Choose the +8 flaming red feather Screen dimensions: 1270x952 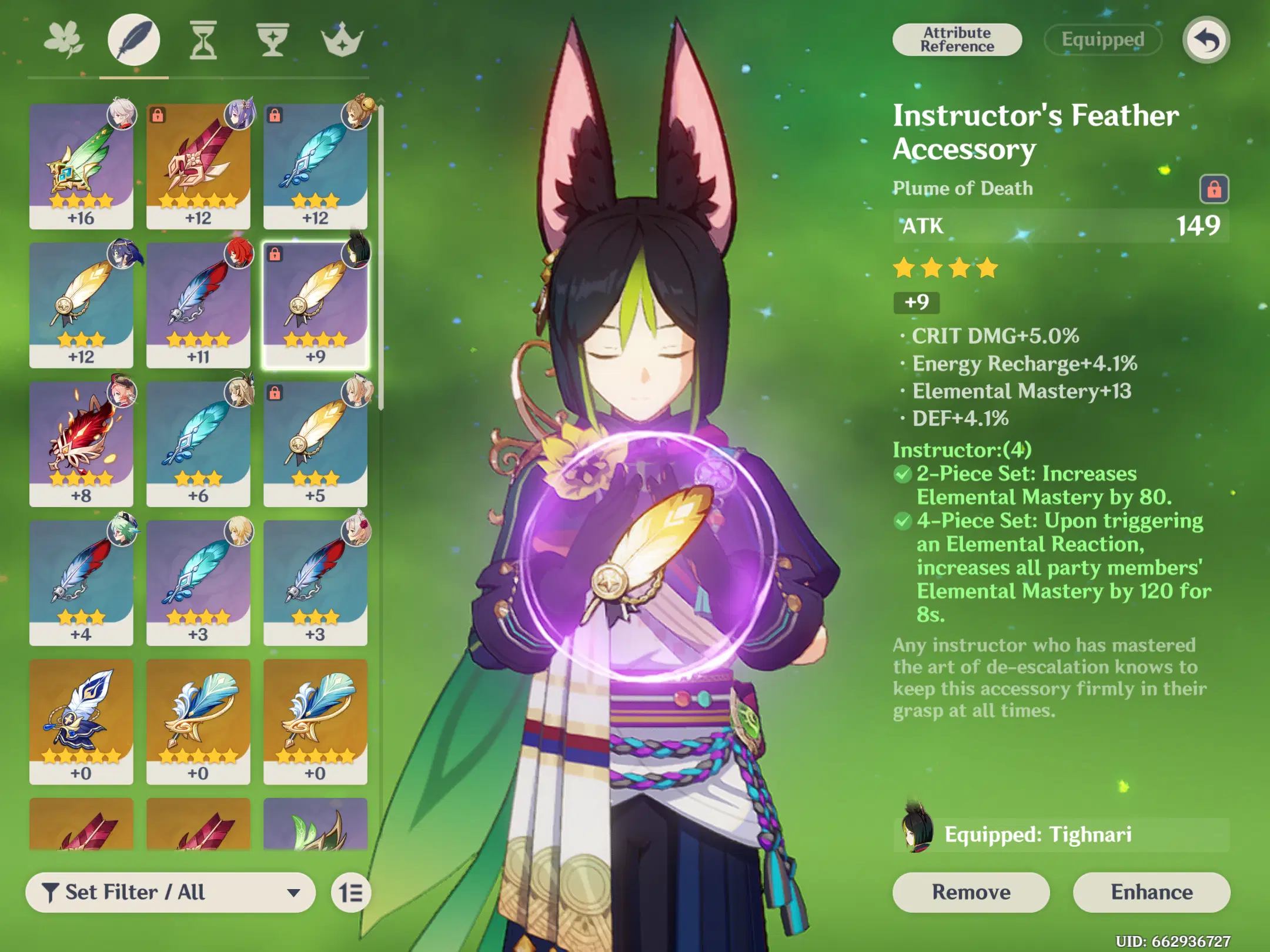point(81,444)
